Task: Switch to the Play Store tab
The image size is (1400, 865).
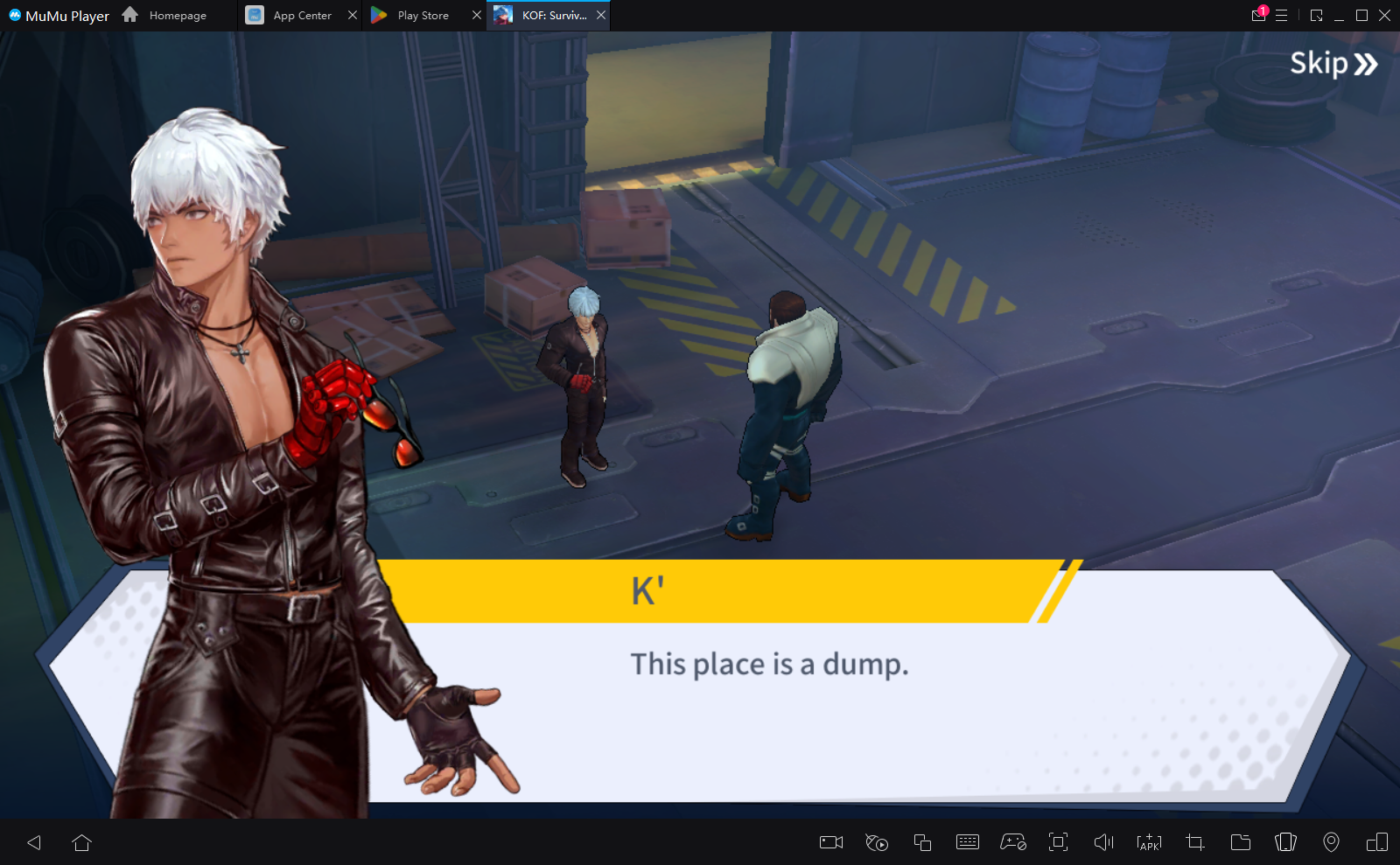Action: pos(423,16)
